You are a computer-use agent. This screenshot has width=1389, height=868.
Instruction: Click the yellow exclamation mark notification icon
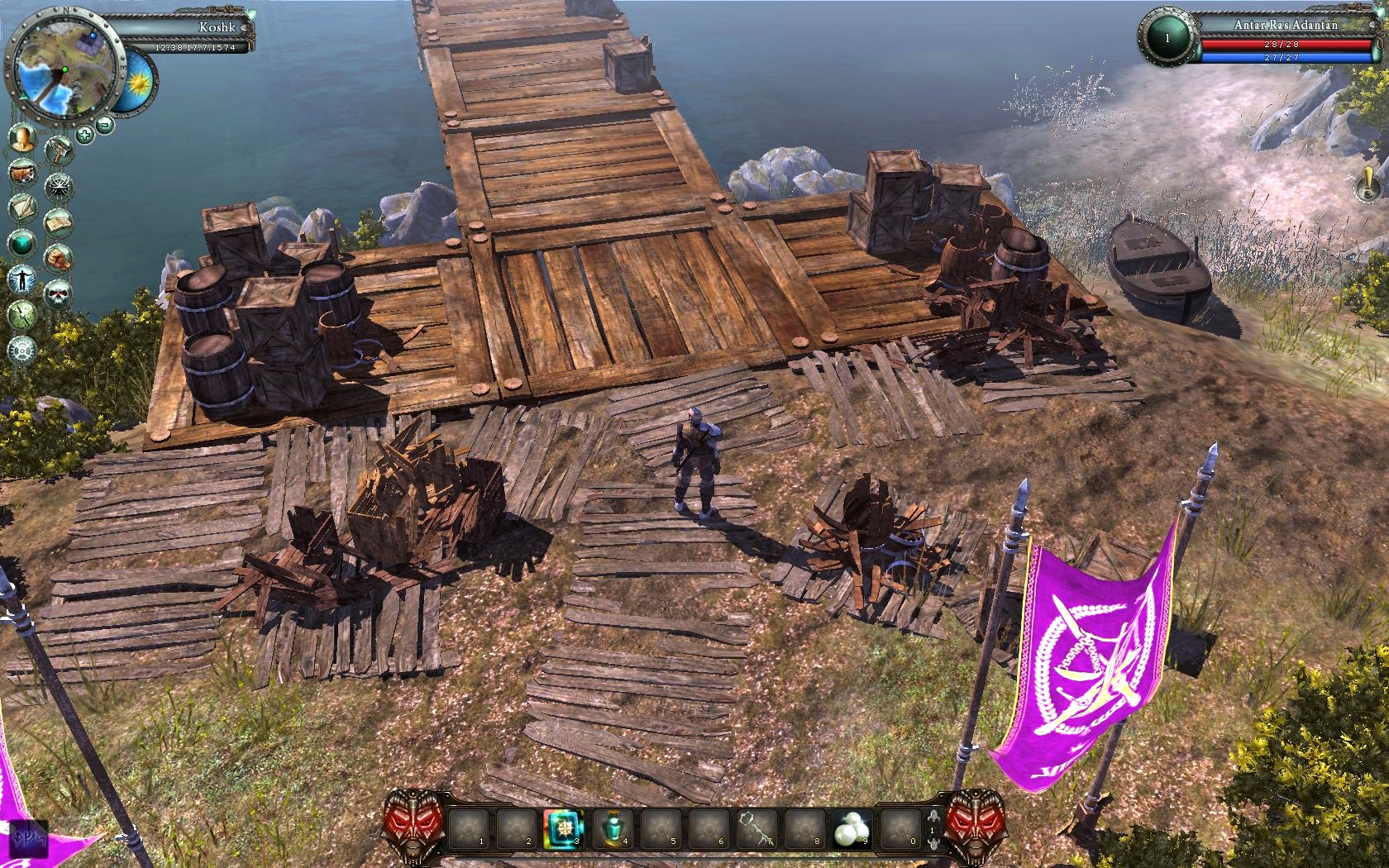point(1367,185)
